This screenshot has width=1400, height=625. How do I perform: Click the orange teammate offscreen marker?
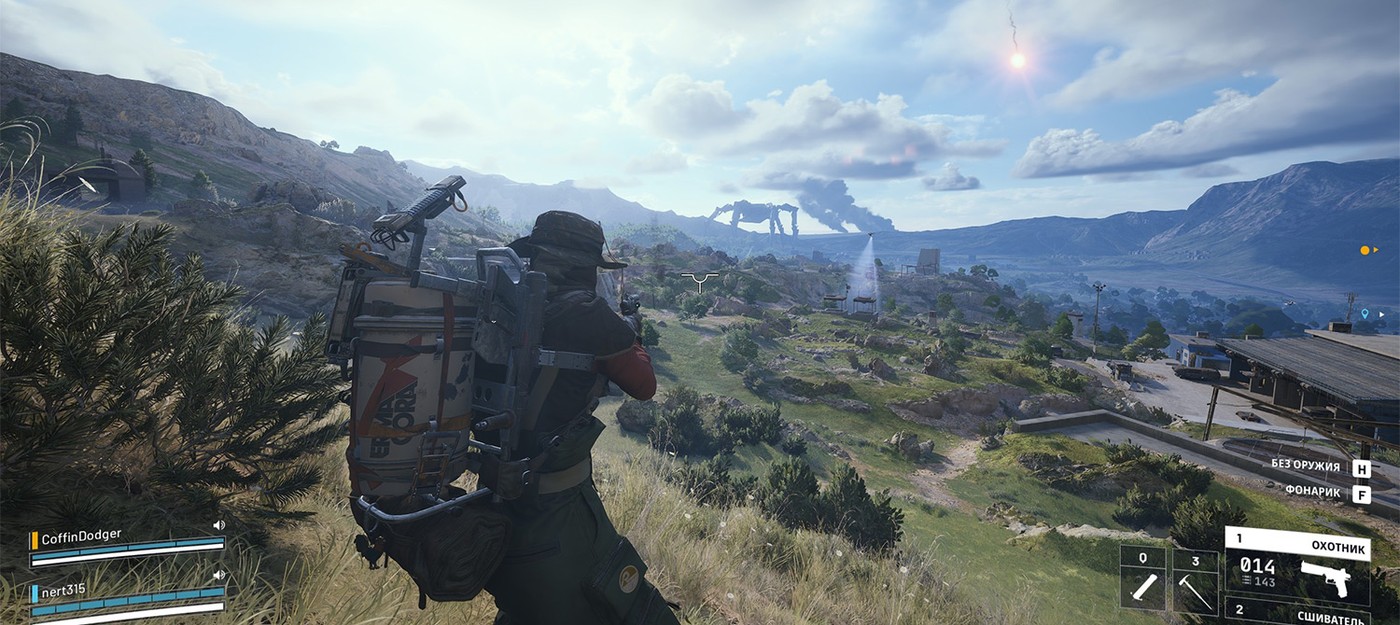pos(1366,250)
